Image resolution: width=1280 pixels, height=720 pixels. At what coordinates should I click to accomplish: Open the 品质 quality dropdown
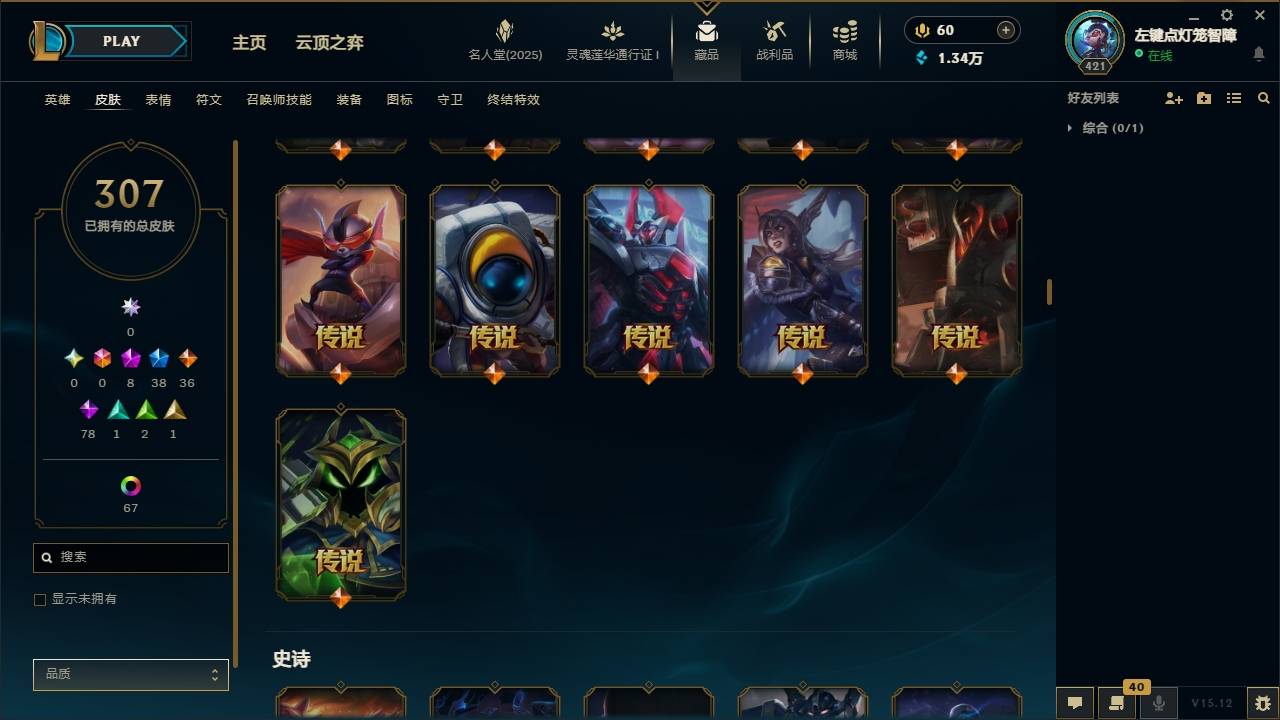point(130,674)
